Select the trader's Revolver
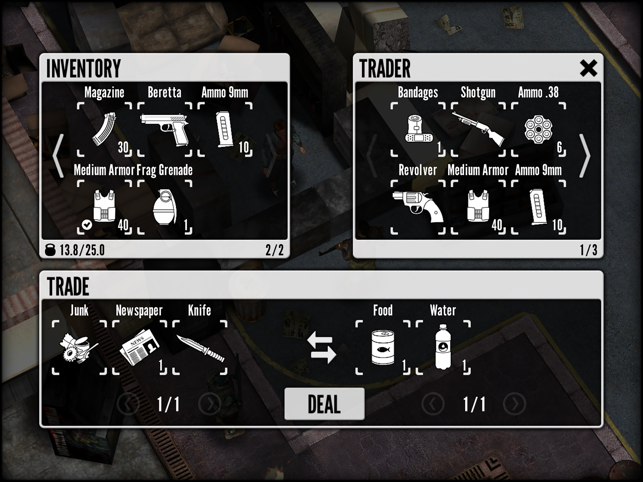 pos(418,207)
